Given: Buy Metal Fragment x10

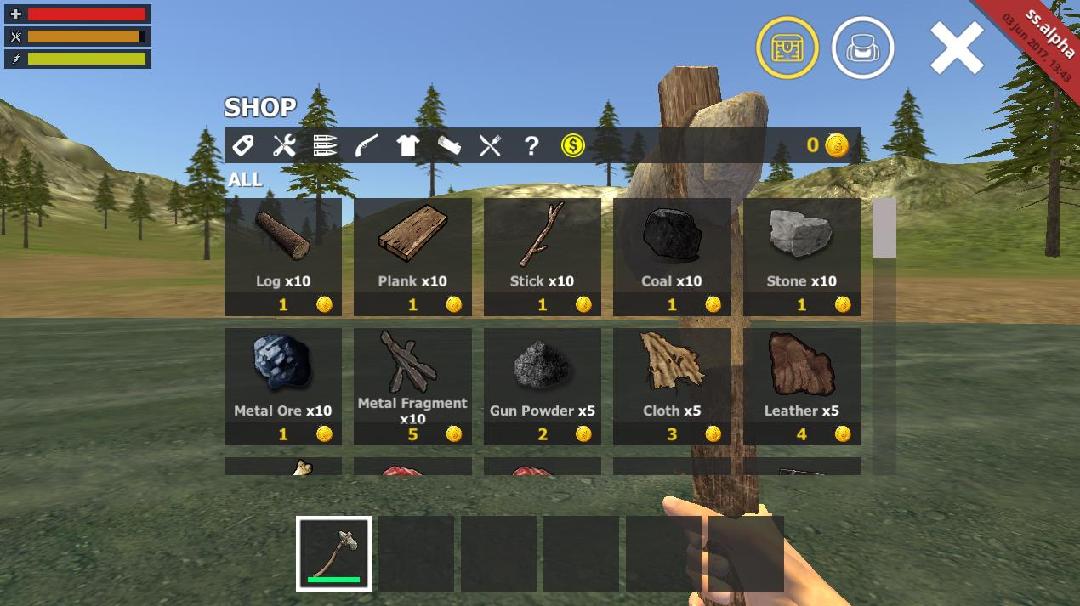Looking at the screenshot, I should (x=412, y=386).
